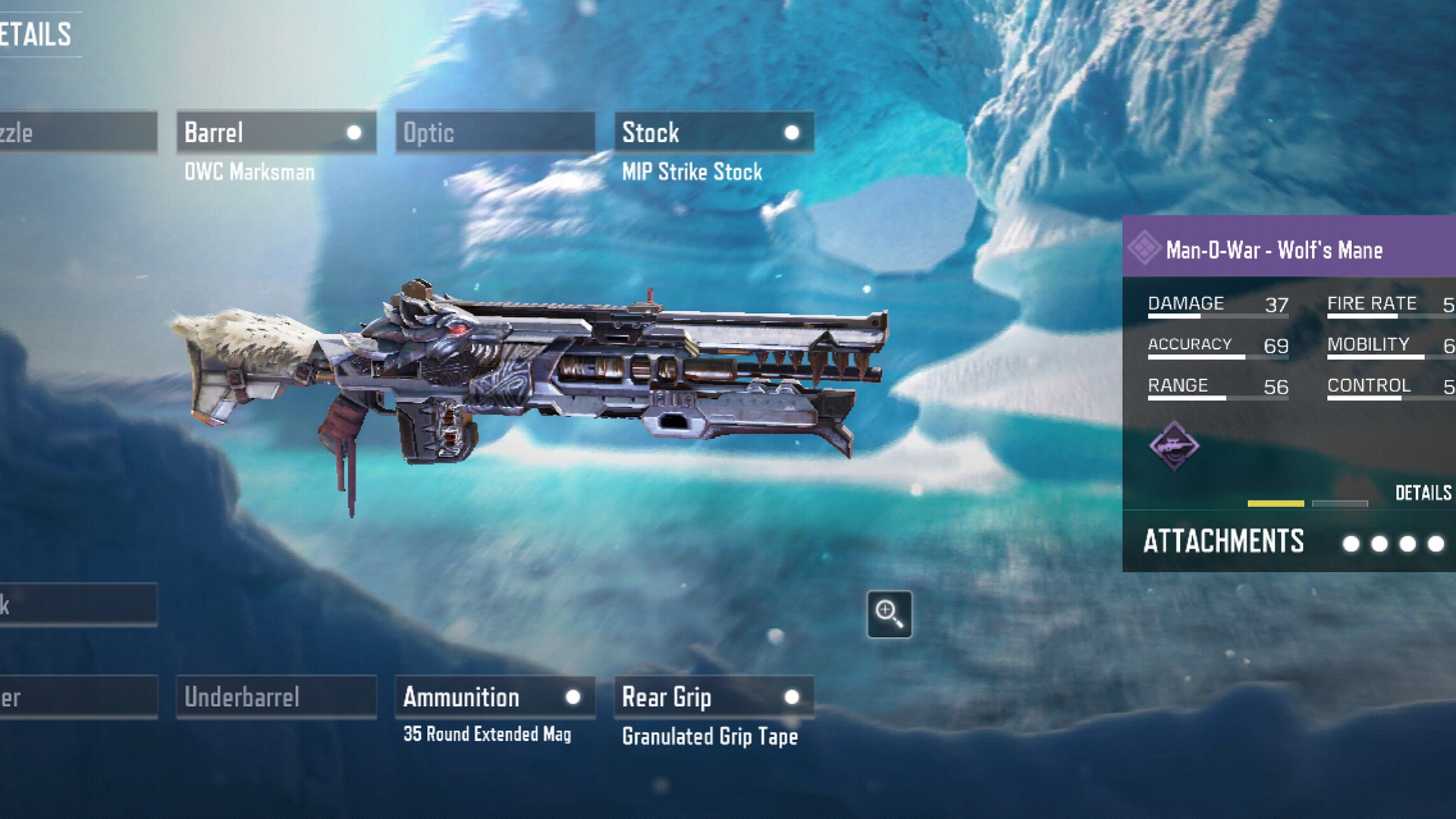1456x819 pixels.
Task: Open the Stock attachment slot
Action: point(714,133)
